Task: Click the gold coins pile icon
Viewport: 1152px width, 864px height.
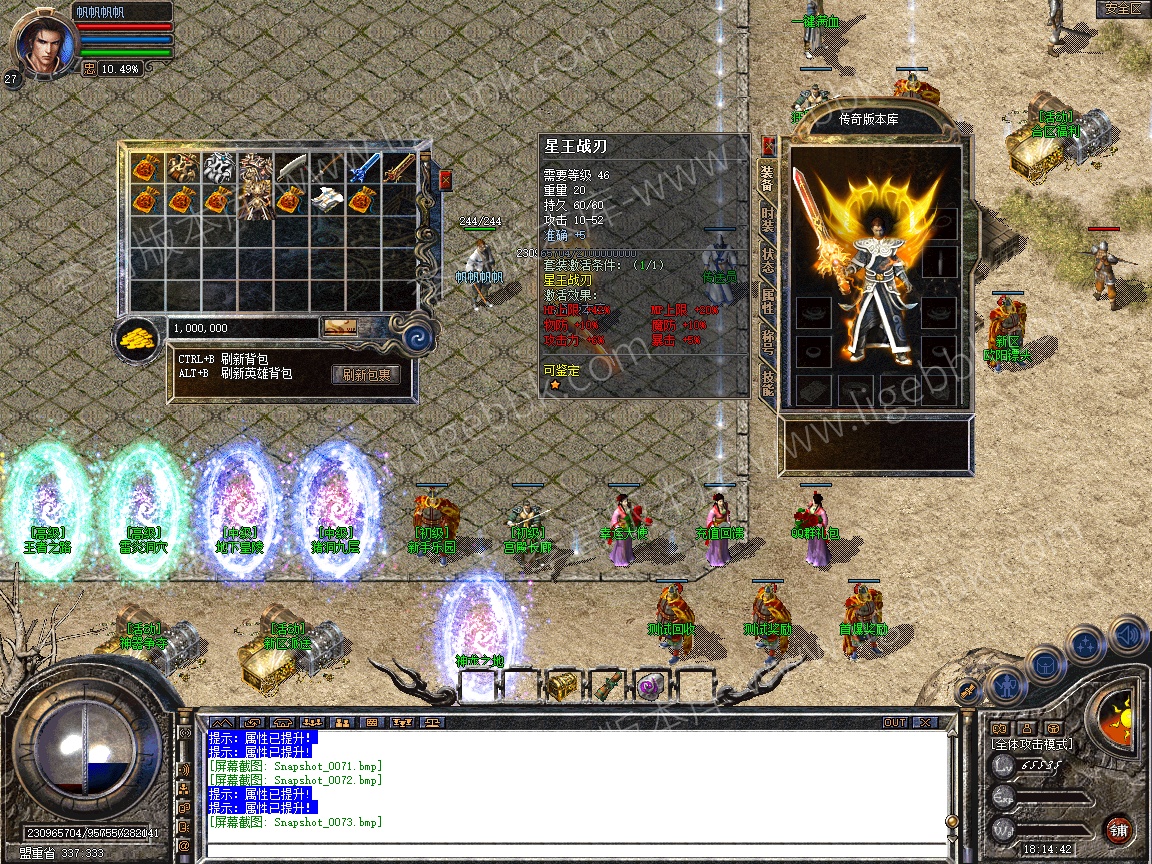Action: (x=138, y=340)
